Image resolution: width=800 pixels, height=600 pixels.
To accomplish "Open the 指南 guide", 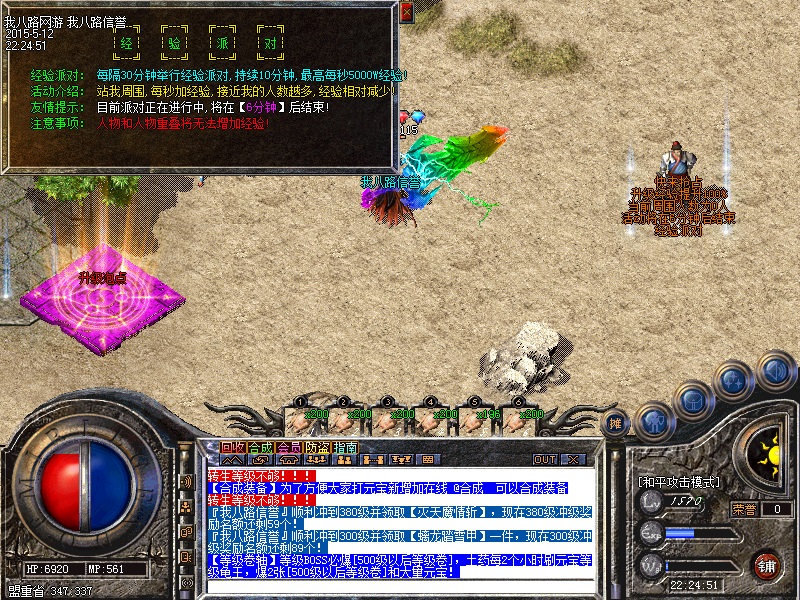I will click(x=345, y=447).
